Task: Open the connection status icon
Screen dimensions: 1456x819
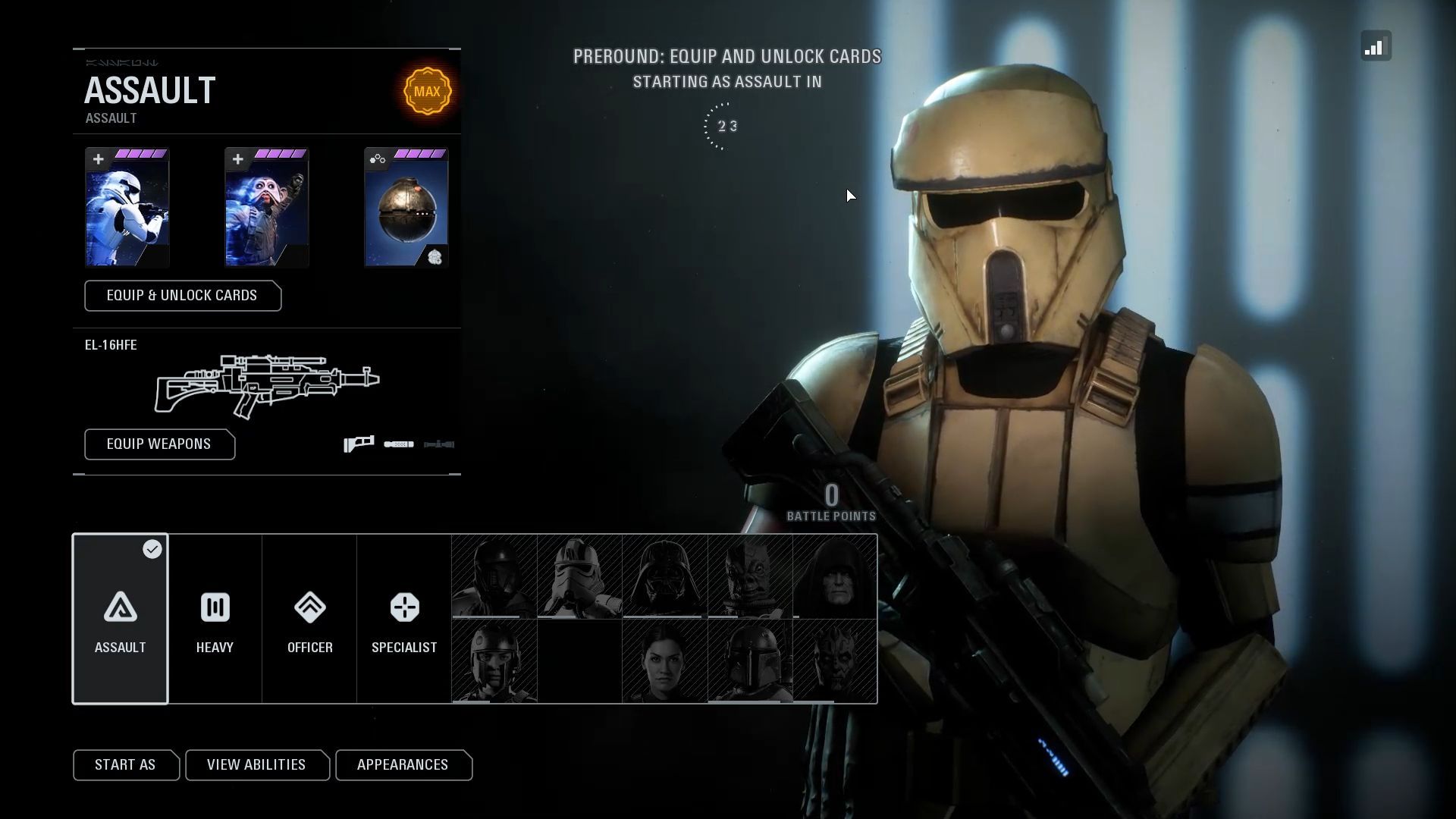Action: [x=1376, y=46]
